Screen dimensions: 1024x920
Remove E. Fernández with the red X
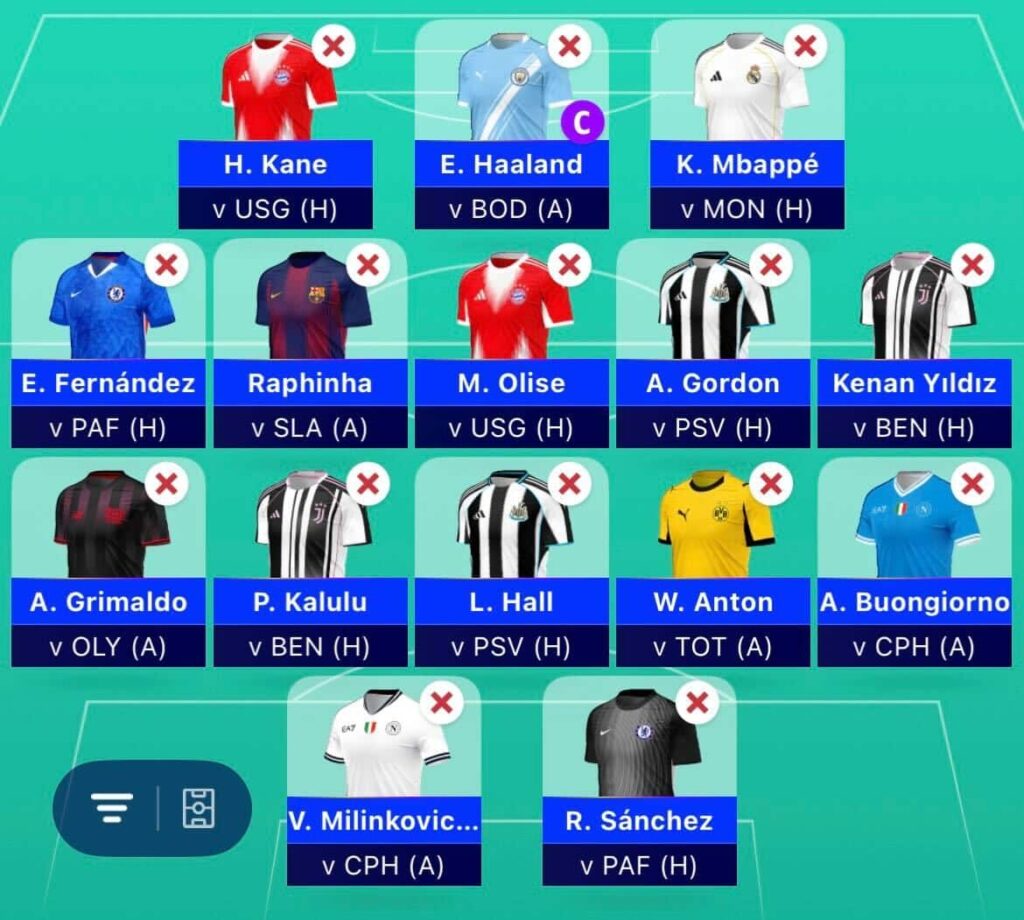coord(167,265)
